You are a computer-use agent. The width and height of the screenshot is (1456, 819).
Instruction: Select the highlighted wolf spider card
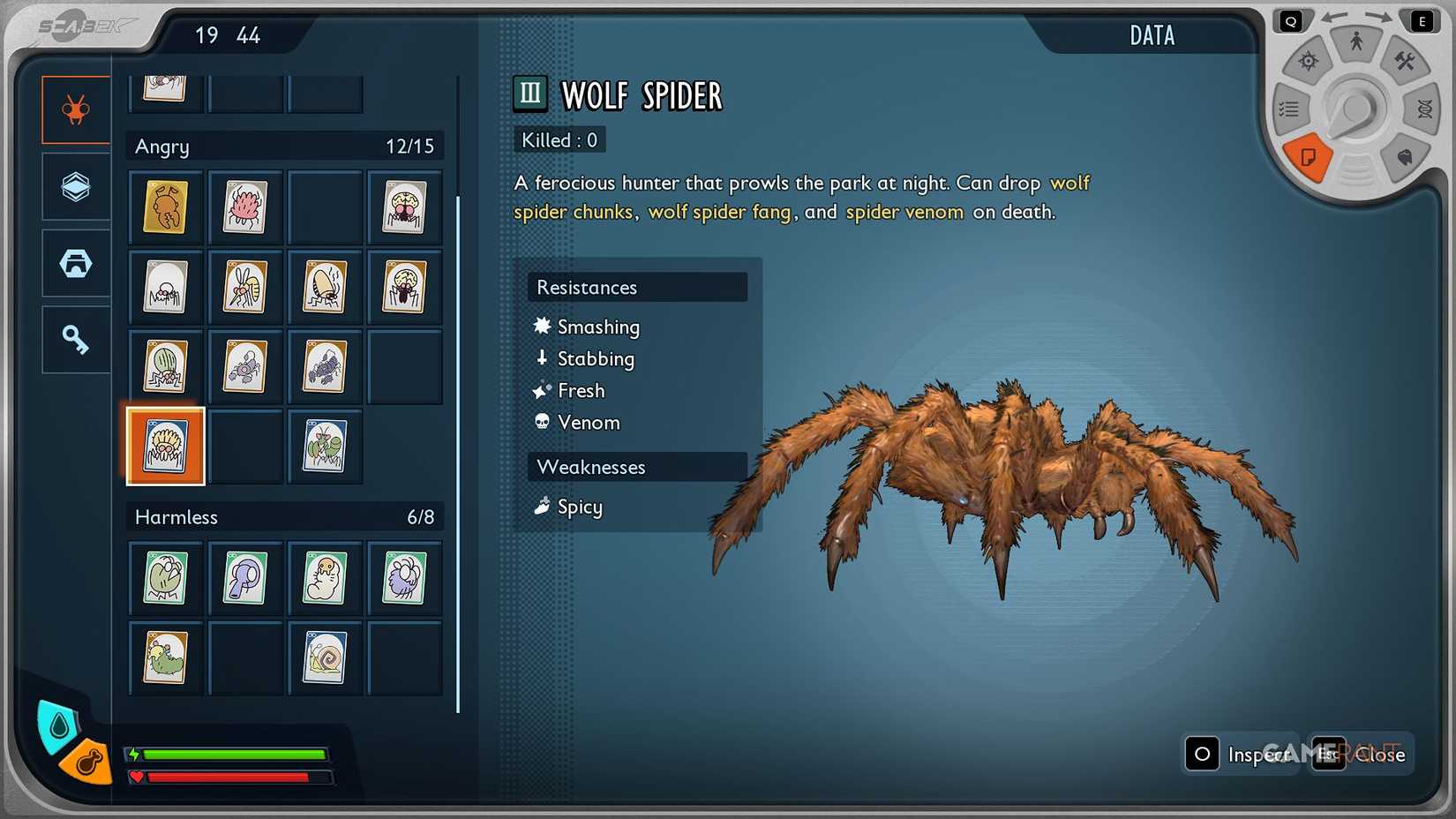pos(165,447)
